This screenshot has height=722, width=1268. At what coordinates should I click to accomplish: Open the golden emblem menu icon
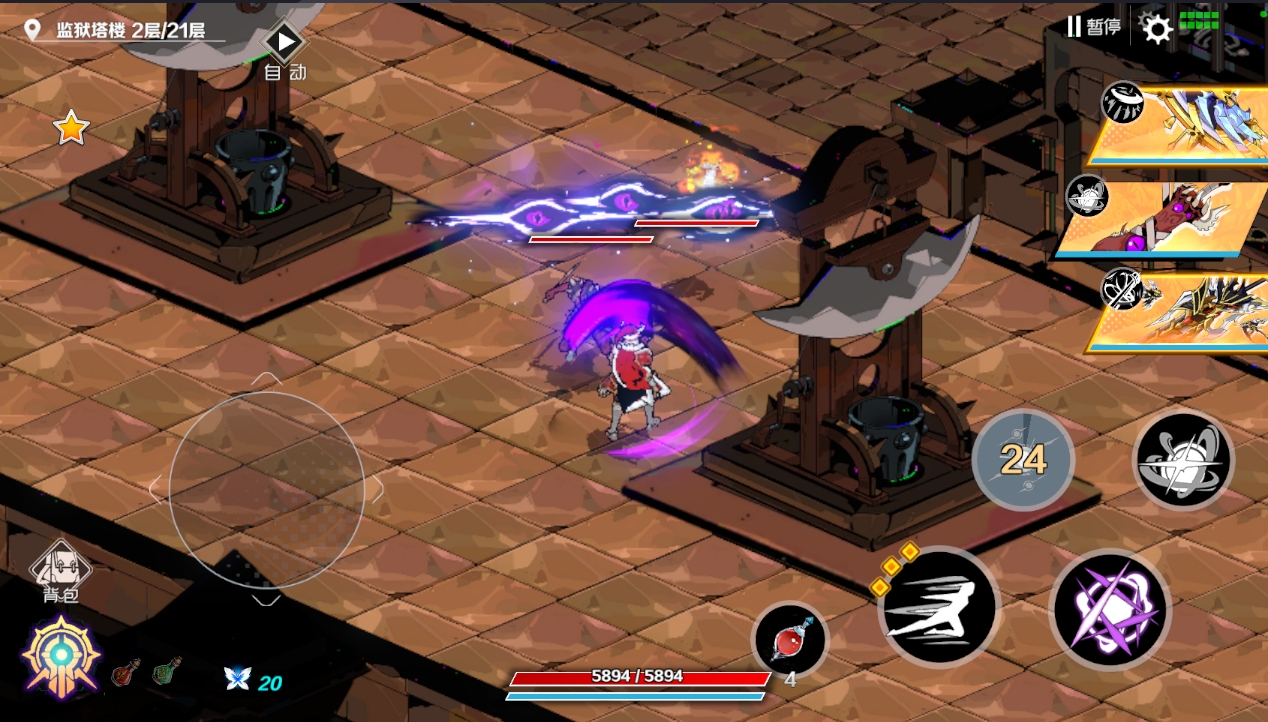click(61, 657)
